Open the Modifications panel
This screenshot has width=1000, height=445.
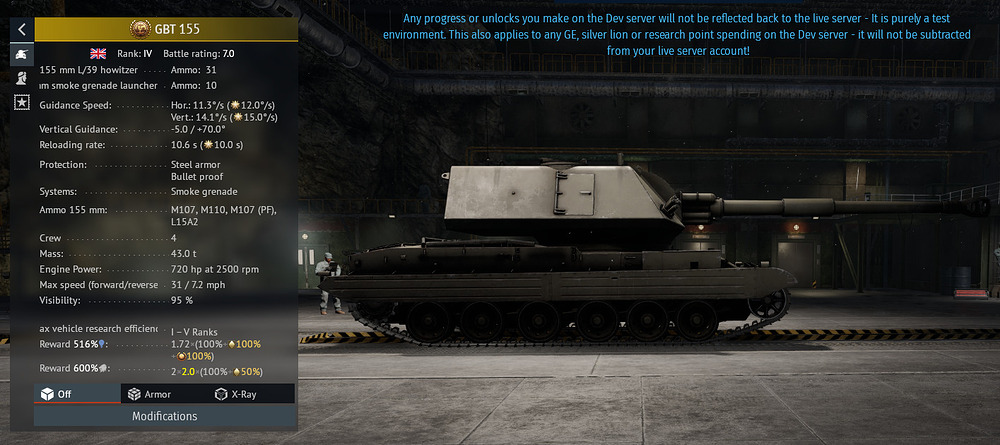point(165,416)
